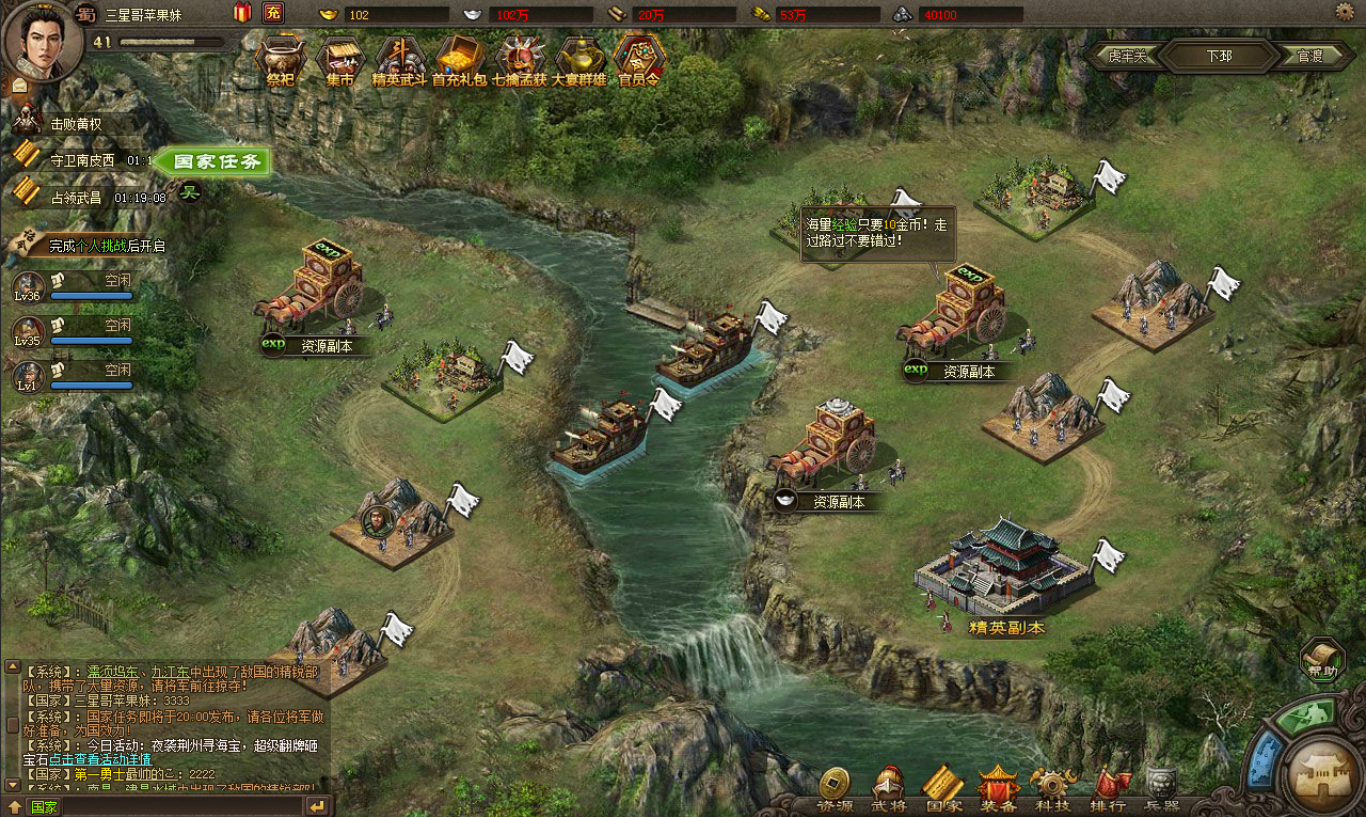The image size is (1366, 817).
Task: Open the 资源 resources coin menu
Action: point(835,788)
